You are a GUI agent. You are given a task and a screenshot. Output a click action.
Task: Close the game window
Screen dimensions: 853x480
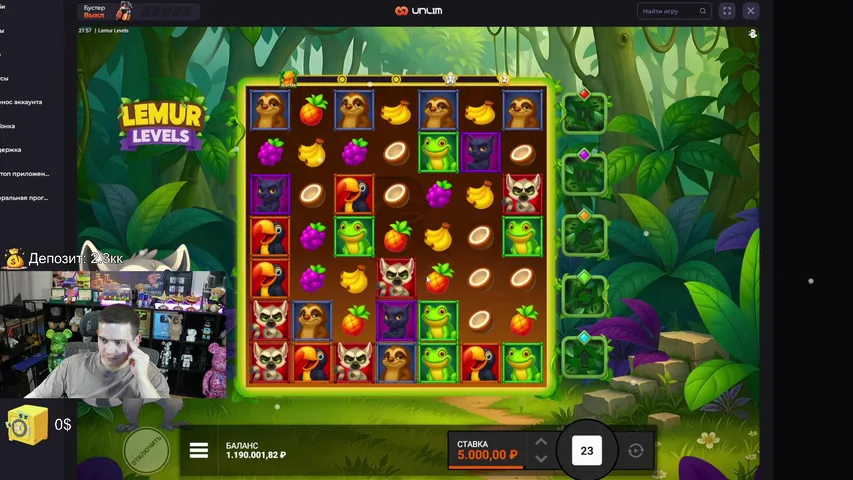(753, 11)
